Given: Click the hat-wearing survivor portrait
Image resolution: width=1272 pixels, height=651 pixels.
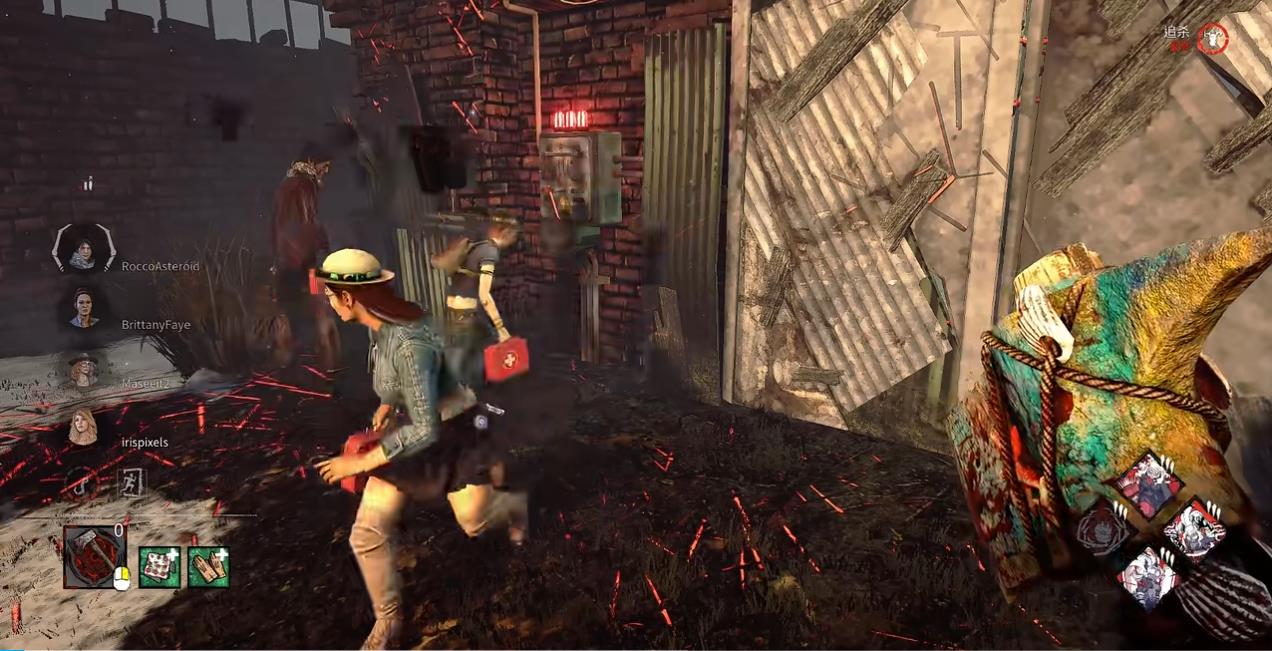Looking at the screenshot, I should click(83, 368).
